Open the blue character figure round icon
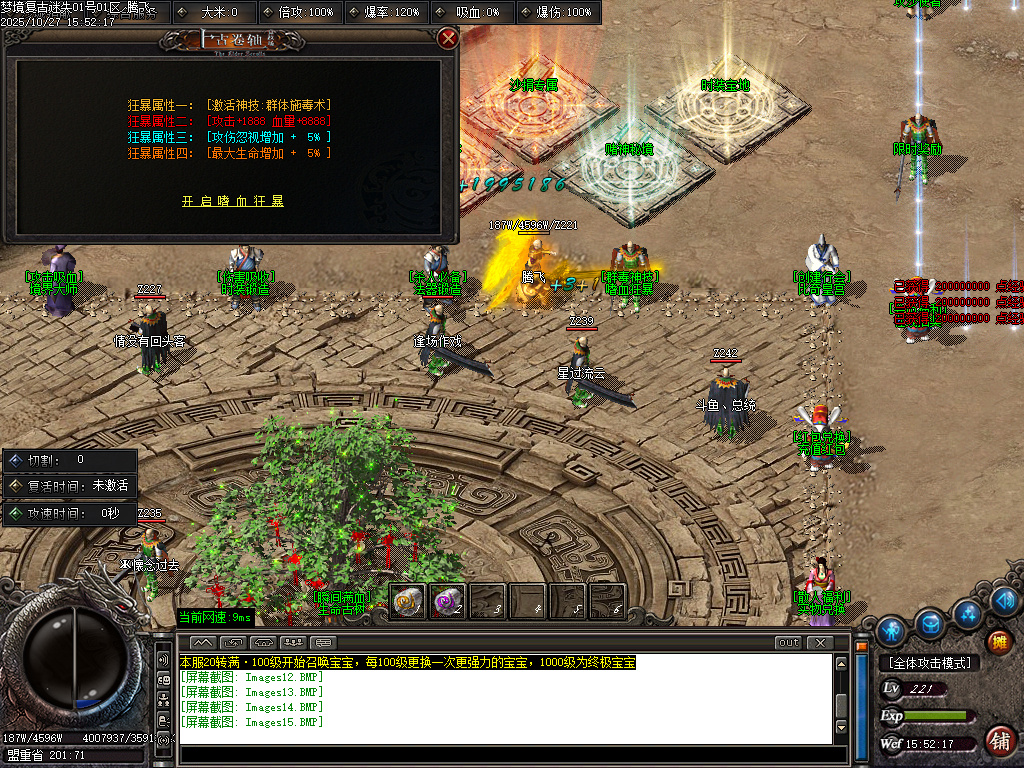The width and height of the screenshot is (1024, 768). tap(891, 631)
